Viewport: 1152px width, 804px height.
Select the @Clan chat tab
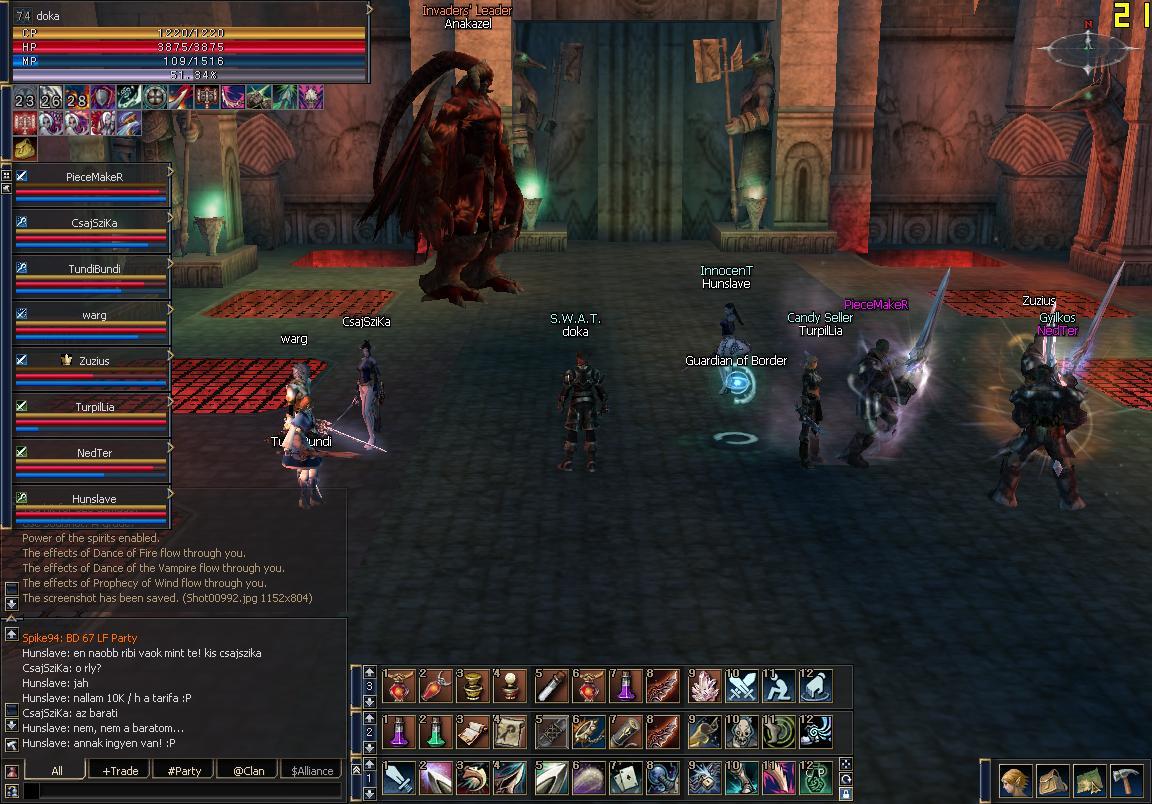pos(248,770)
